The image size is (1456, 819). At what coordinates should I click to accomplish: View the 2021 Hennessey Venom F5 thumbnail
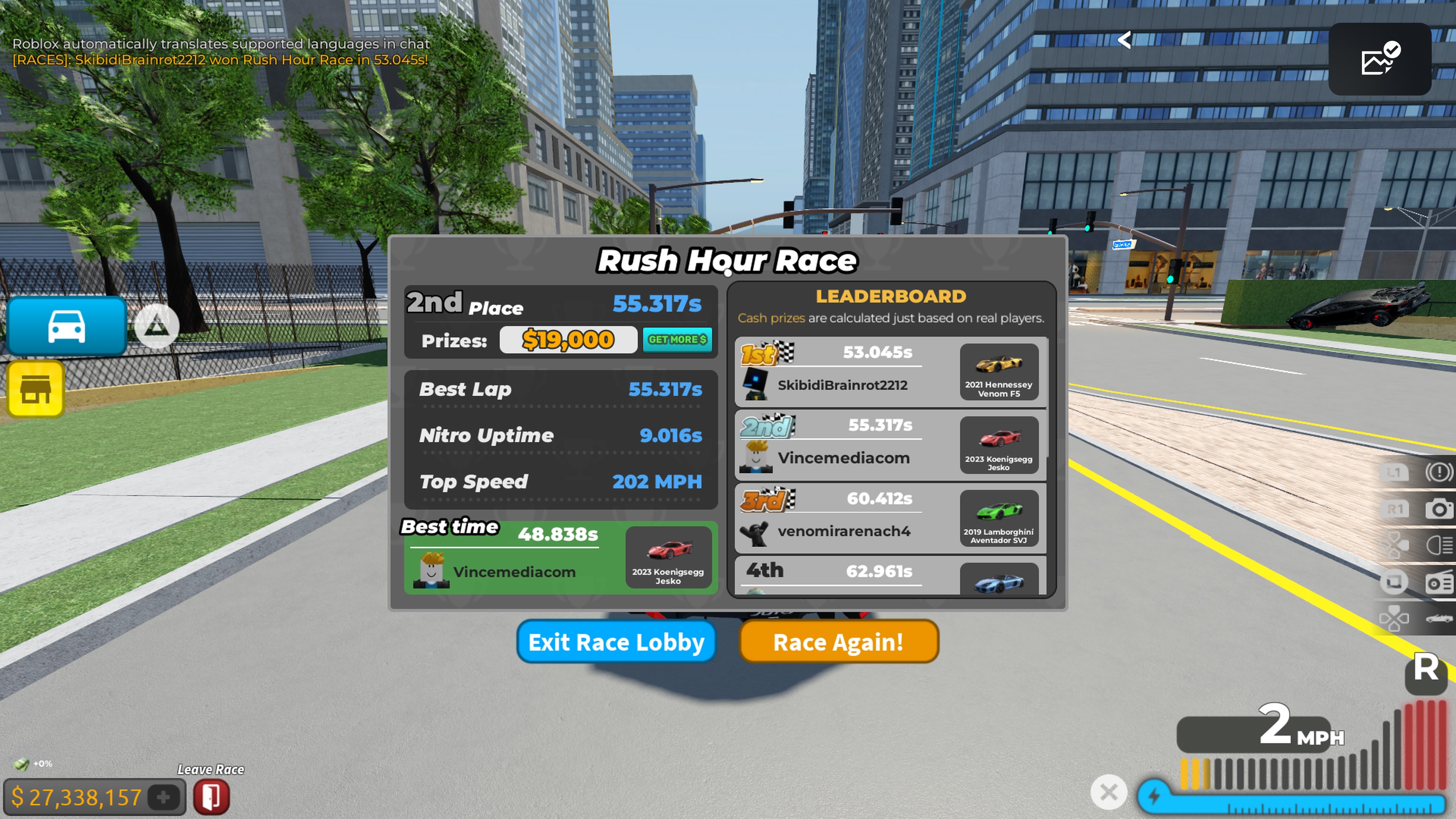999,372
